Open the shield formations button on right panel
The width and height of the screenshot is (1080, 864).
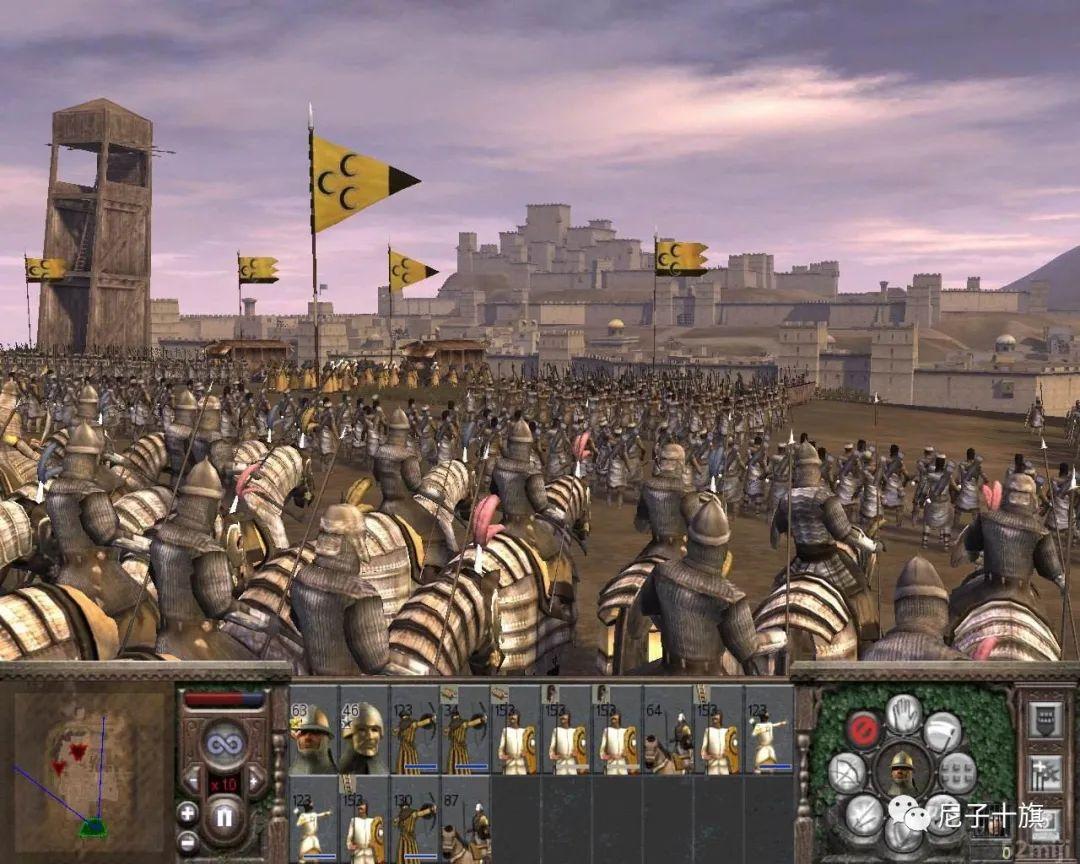(x=1044, y=719)
